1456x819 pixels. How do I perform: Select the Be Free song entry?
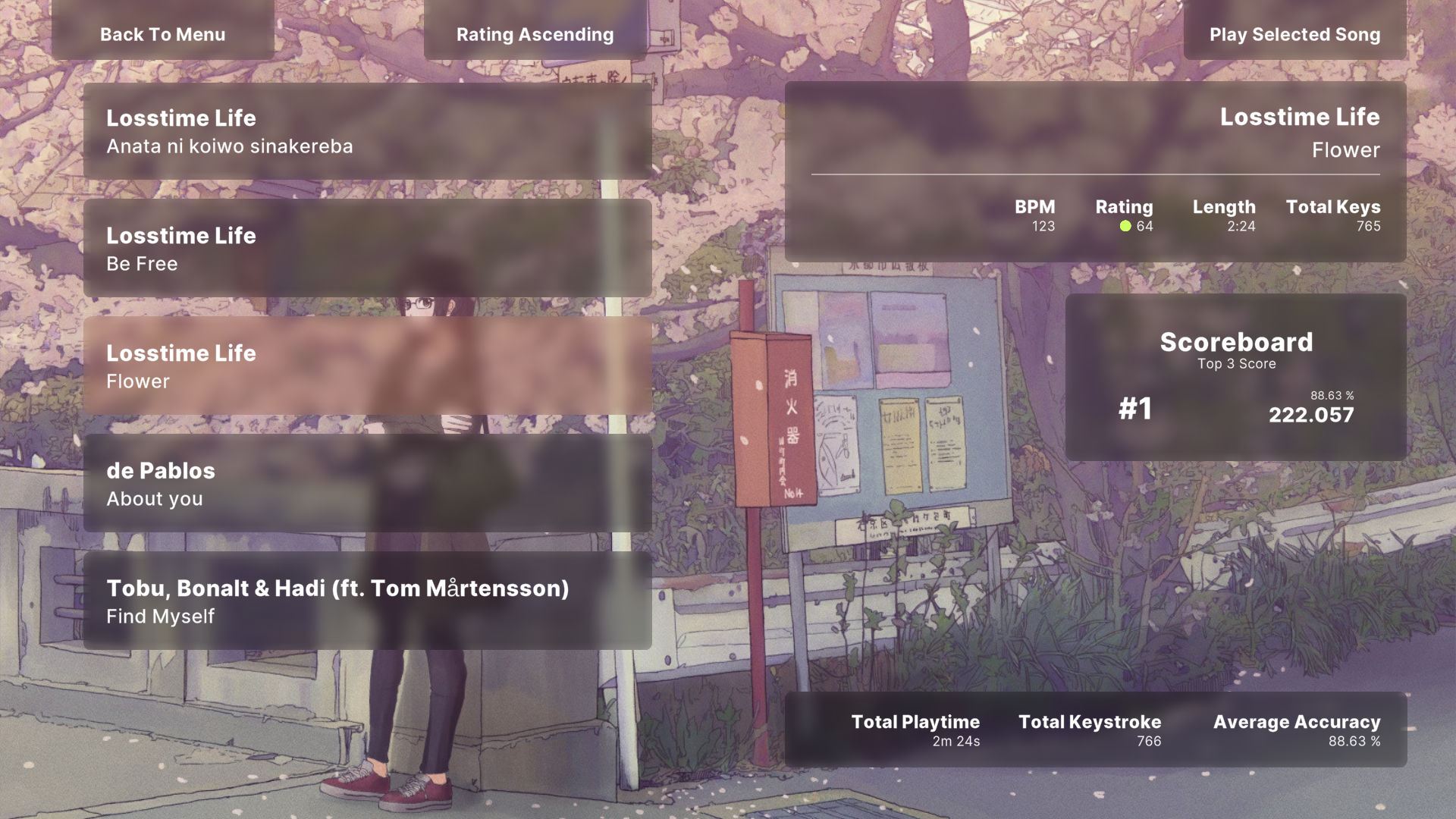(364, 249)
